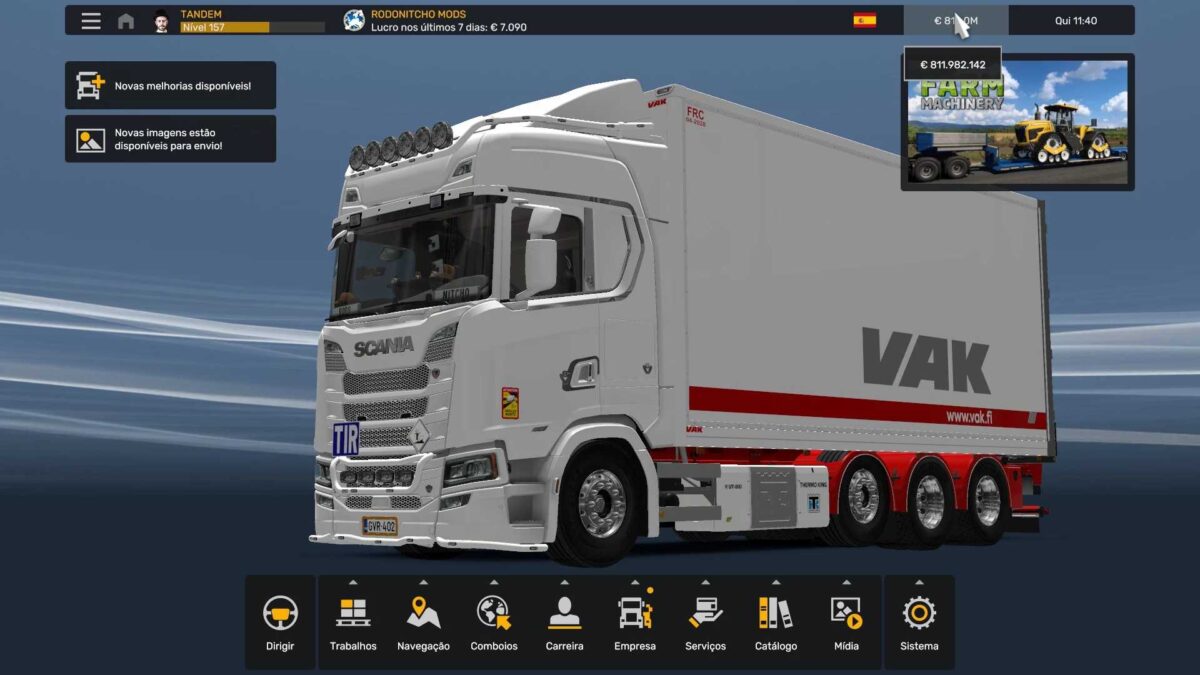Open the Trabalhos menu
The height and width of the screenshot is (675, 1200).
(353, 622)
